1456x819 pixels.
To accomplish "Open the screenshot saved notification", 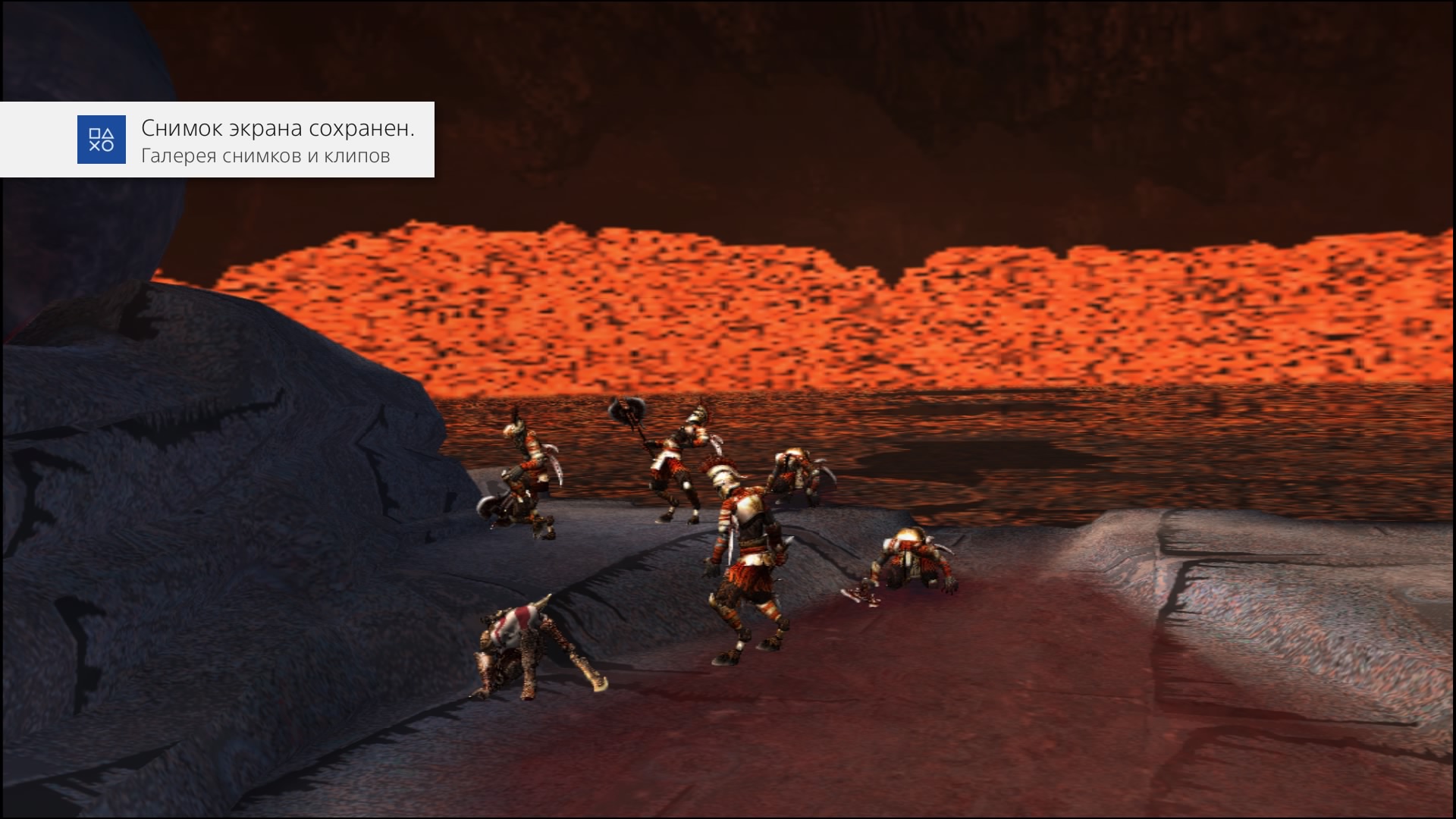I will [277, 140].
